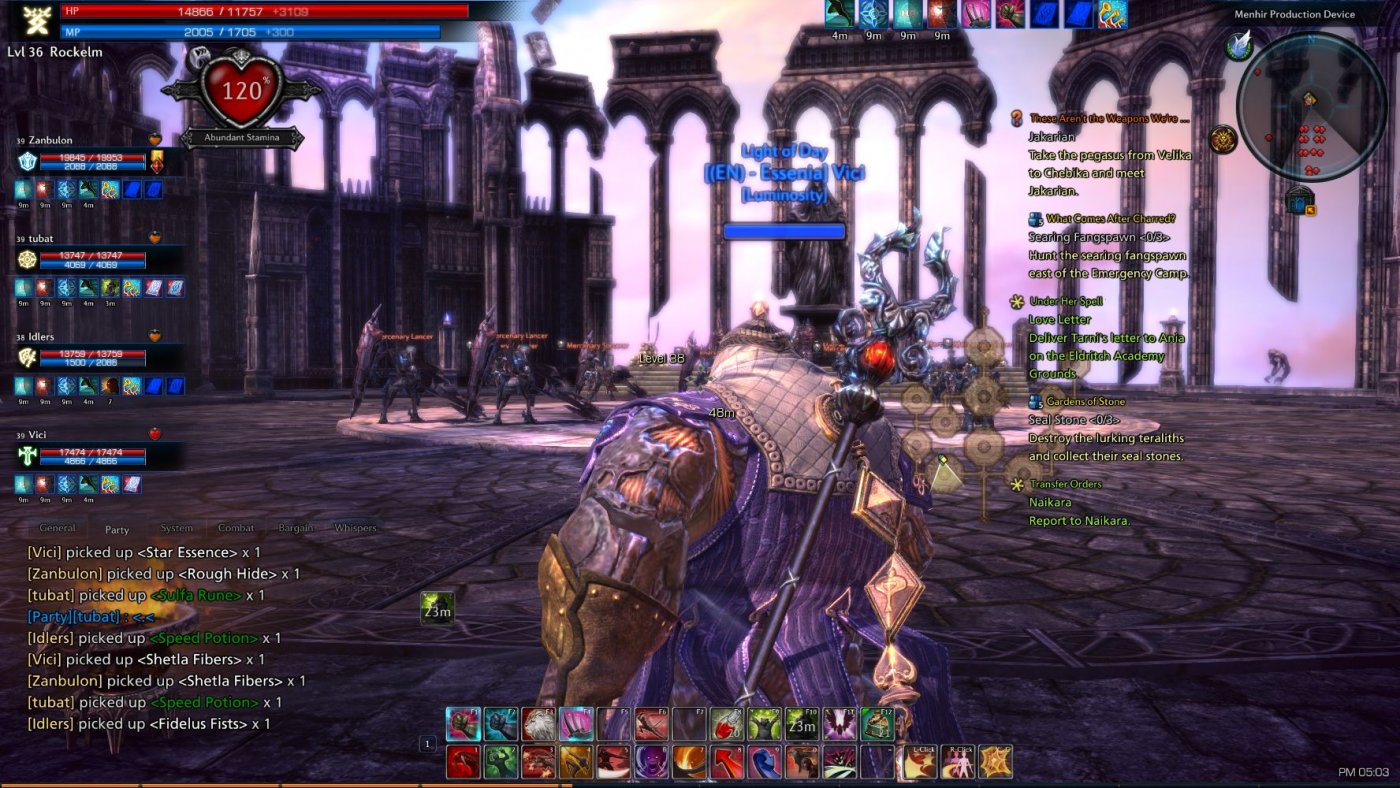Activate the L-Click attack skill icon
Screen dimensions: 1400x788
[922, 763]
